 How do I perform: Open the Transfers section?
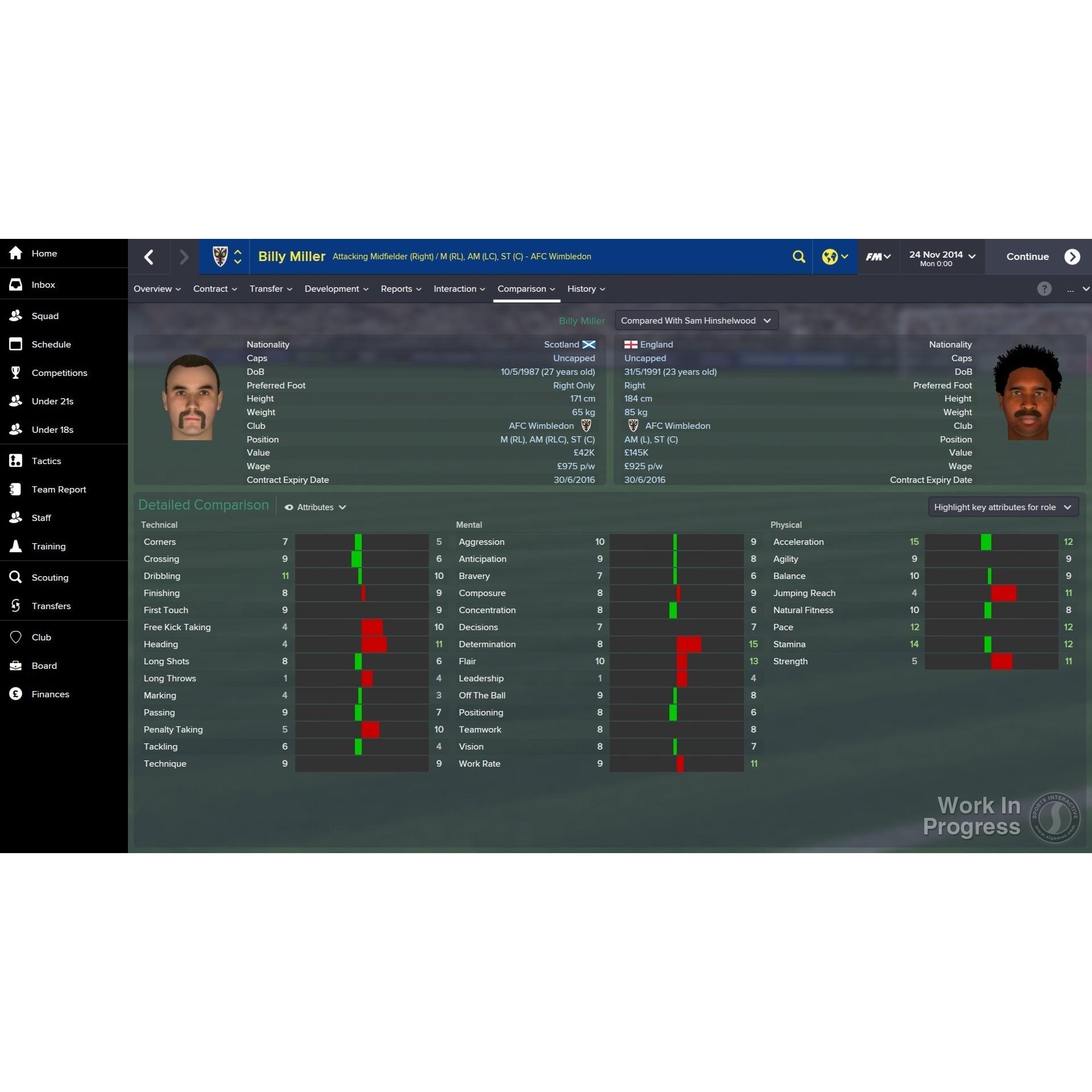pyautogui.click(x=51, y=606)
